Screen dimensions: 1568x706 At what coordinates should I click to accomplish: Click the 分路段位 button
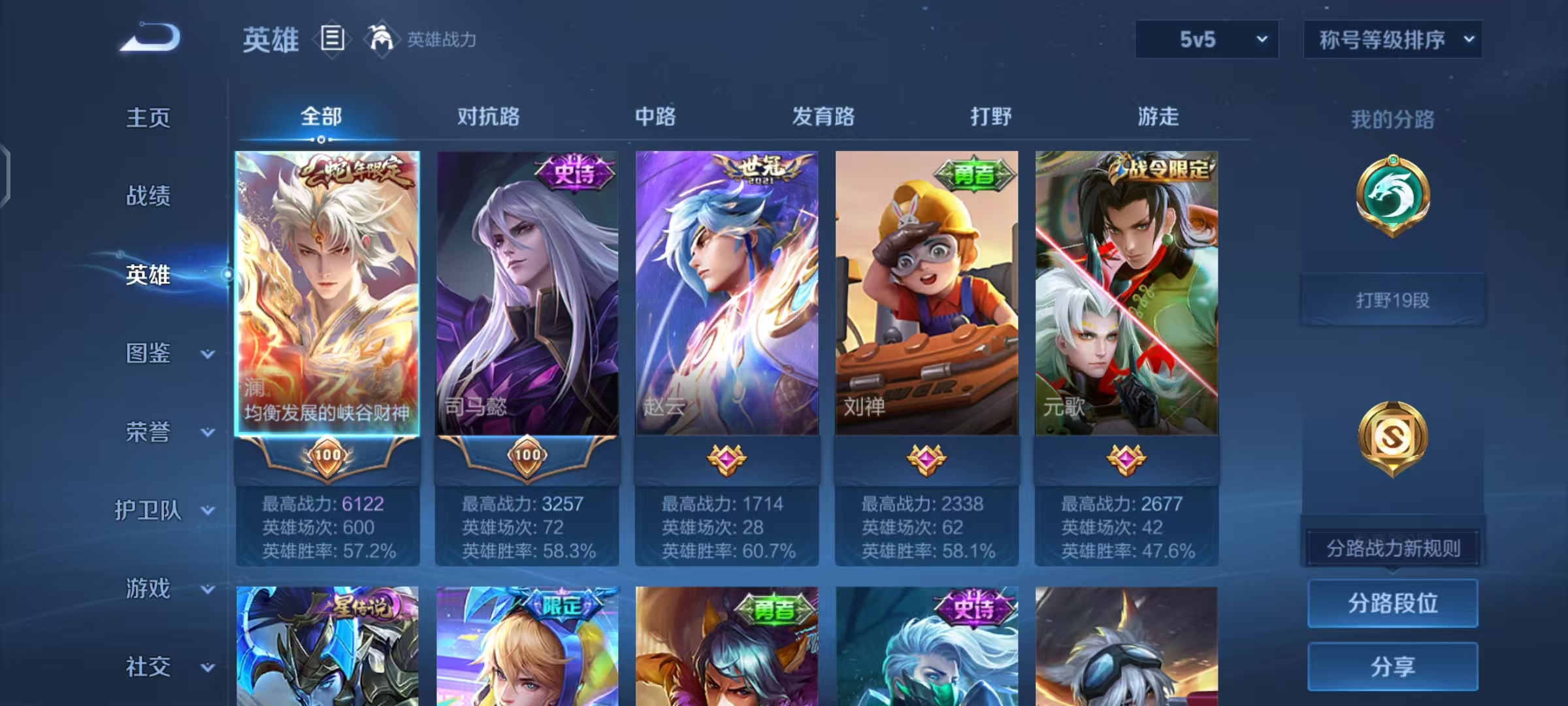pyautogui.click(x=1393, y=603)
